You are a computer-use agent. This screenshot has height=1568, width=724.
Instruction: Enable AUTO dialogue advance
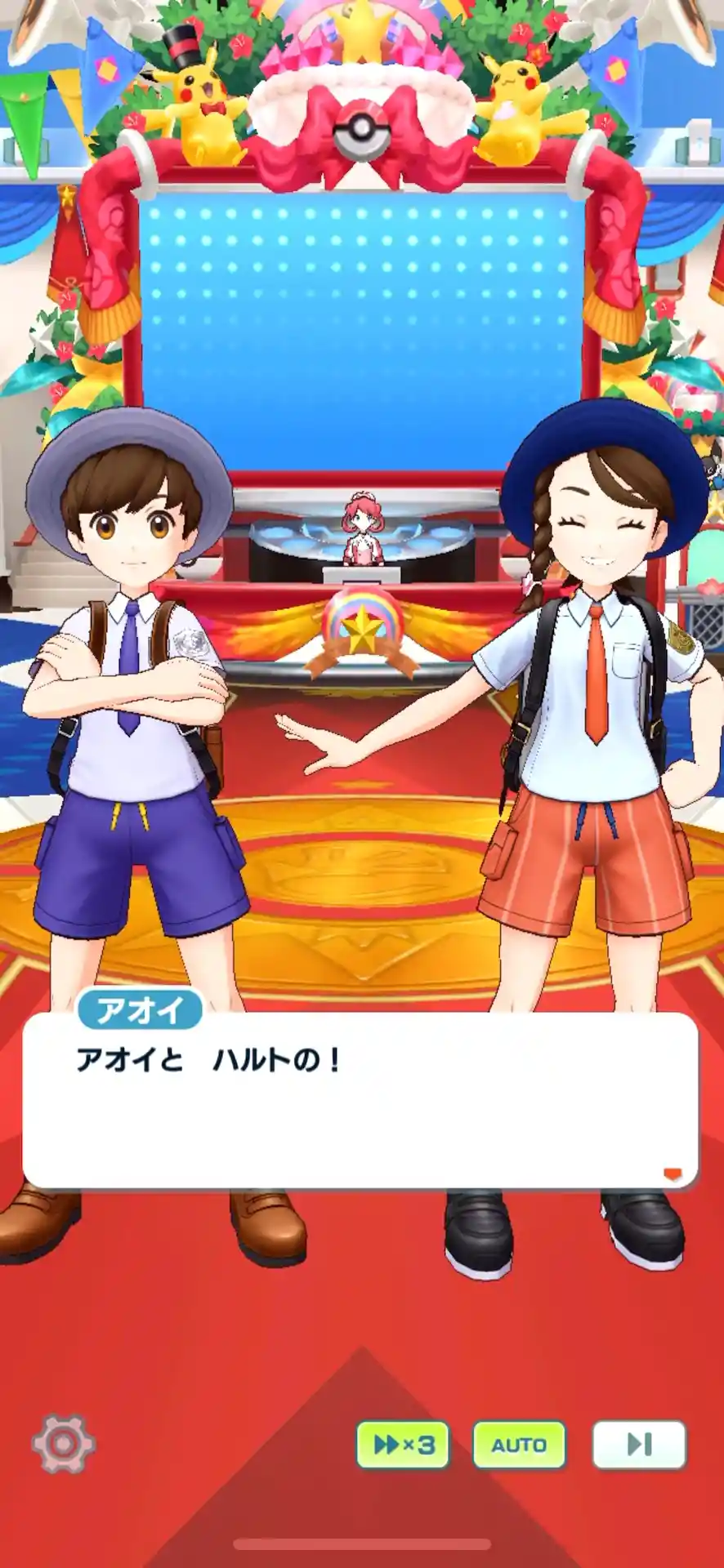pos(519,1445)
